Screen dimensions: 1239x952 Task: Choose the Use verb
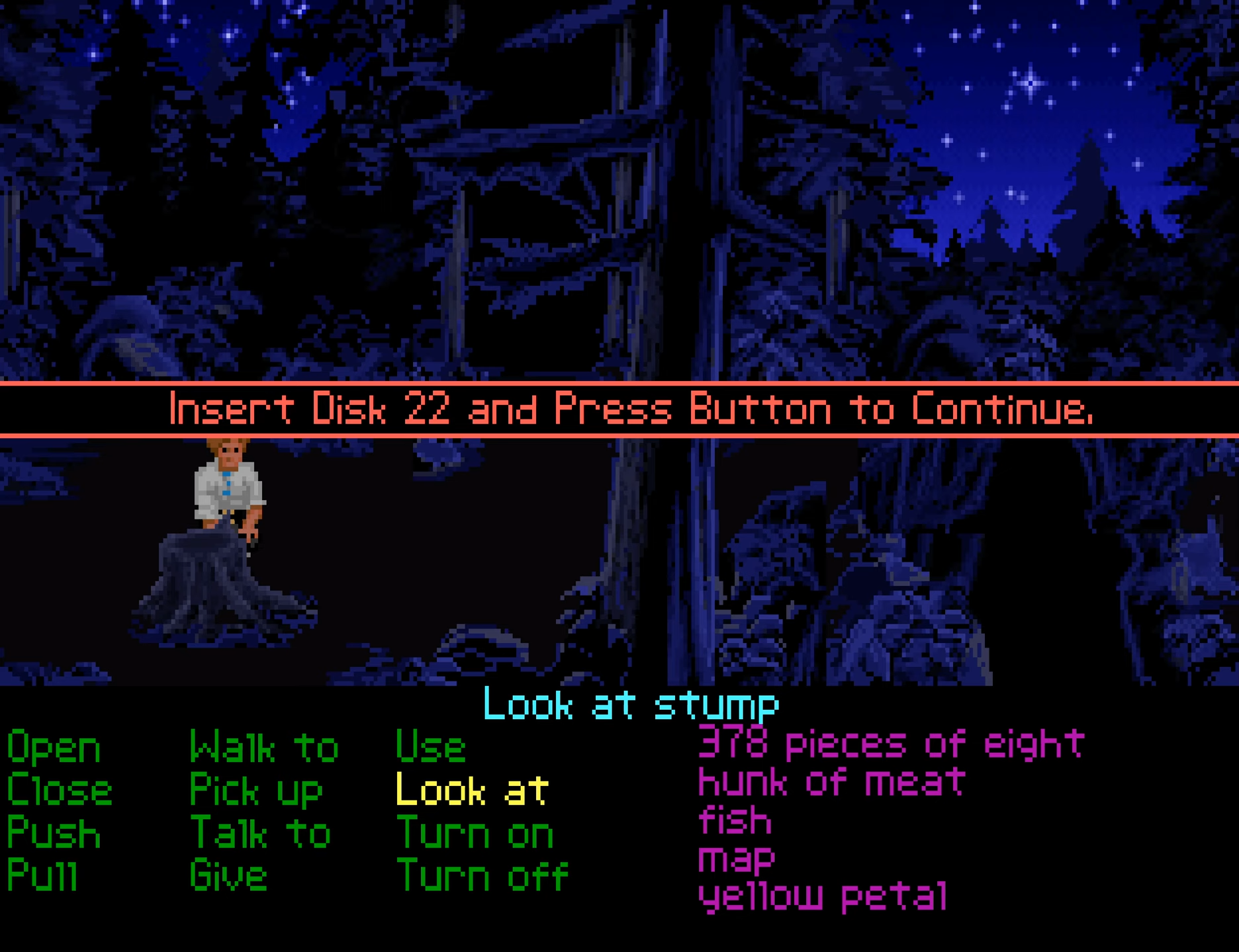coord(430,748)
